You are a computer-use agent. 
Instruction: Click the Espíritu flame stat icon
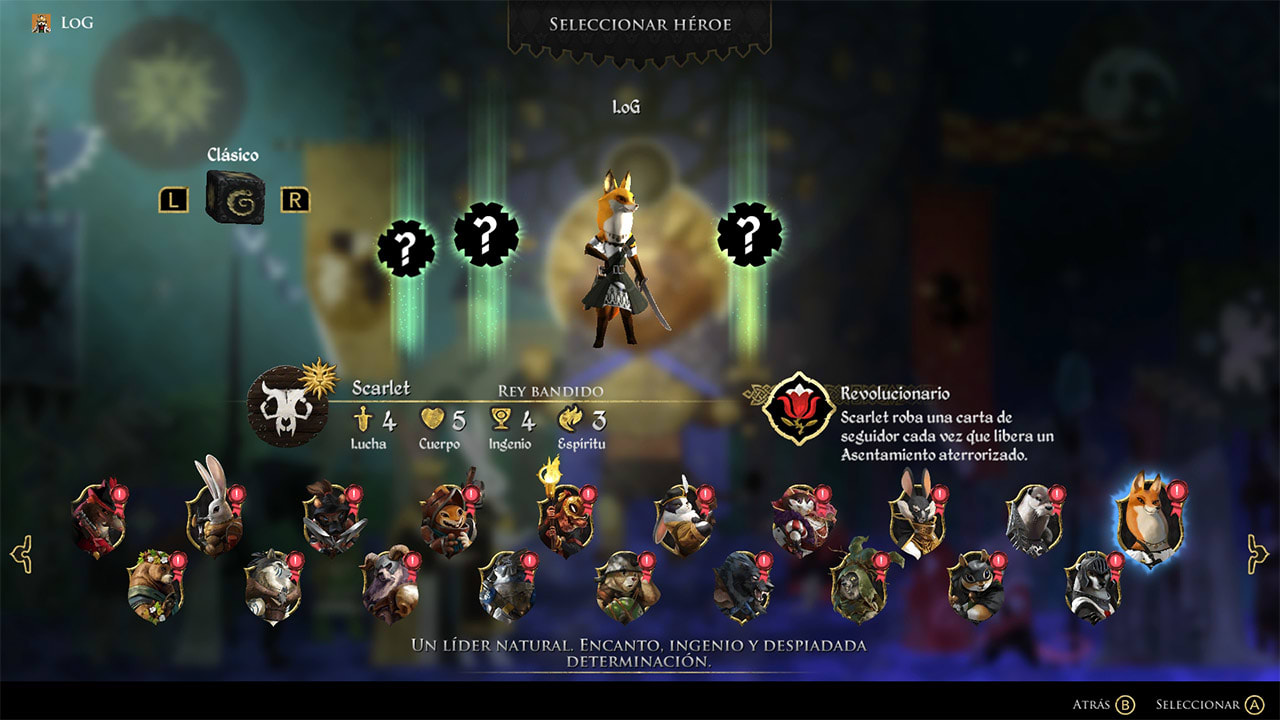[x=572, y=418]
